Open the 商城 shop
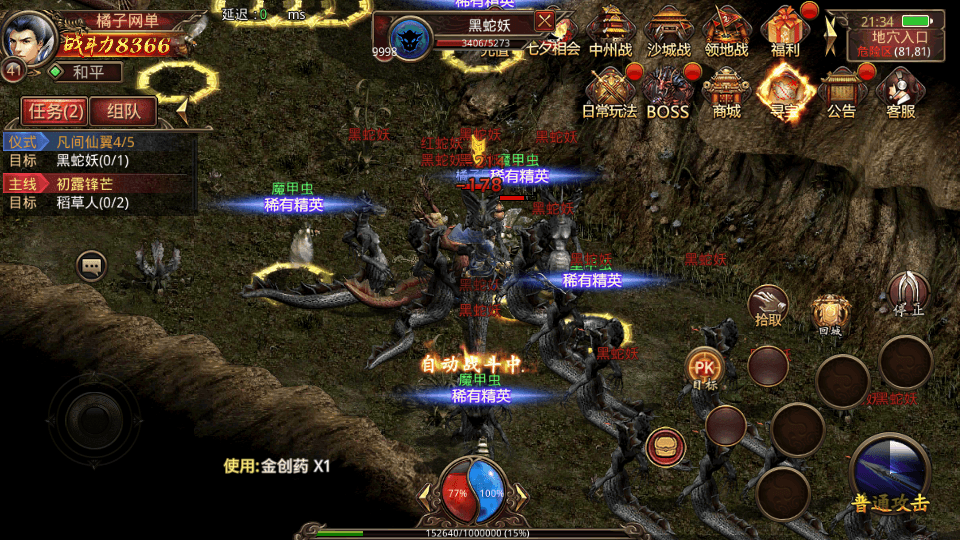This screenshot has width=960, height=540. pos(727,91)
